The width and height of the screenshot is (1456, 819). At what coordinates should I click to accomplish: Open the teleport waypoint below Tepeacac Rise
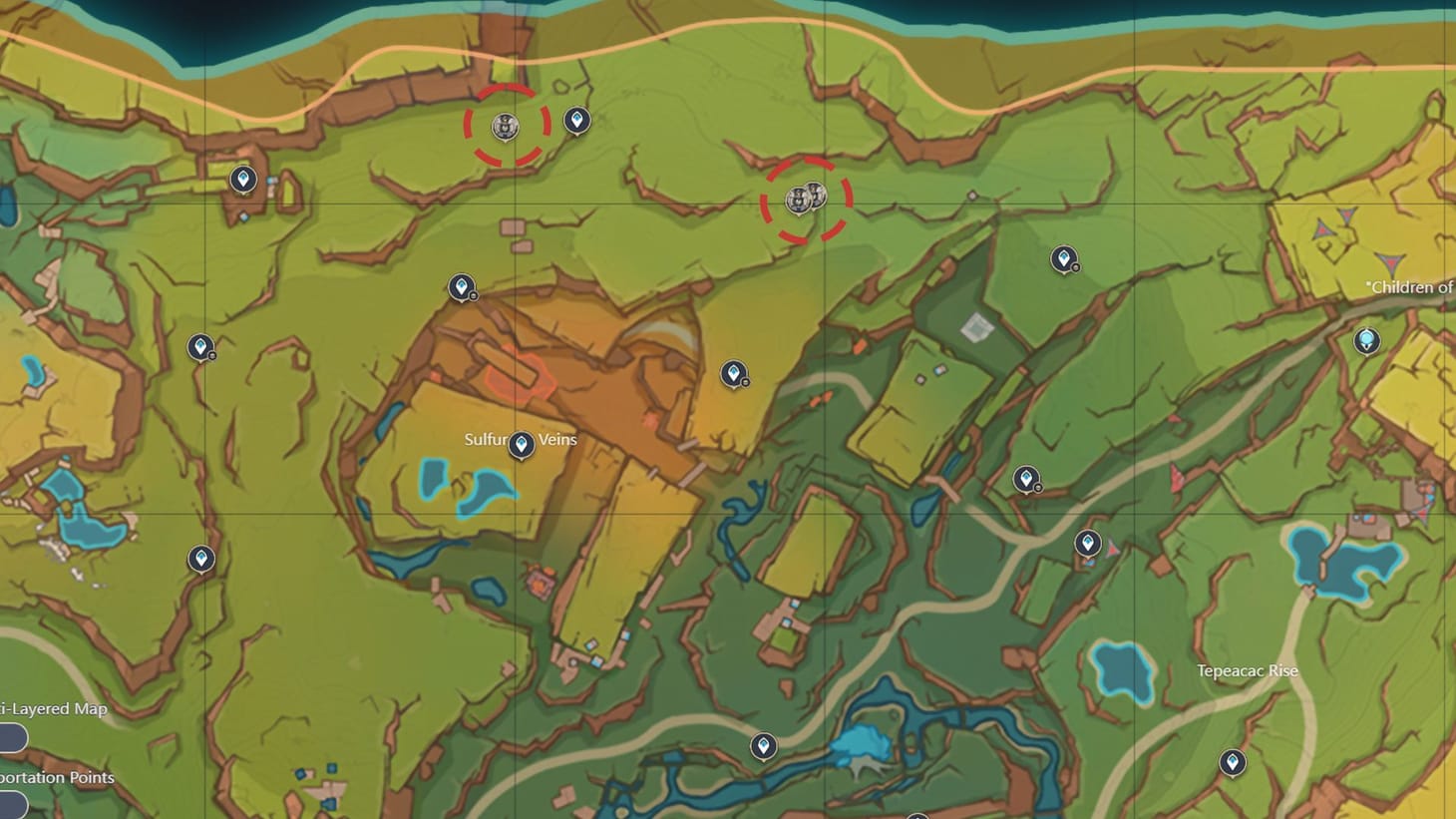click(1234, 761)
